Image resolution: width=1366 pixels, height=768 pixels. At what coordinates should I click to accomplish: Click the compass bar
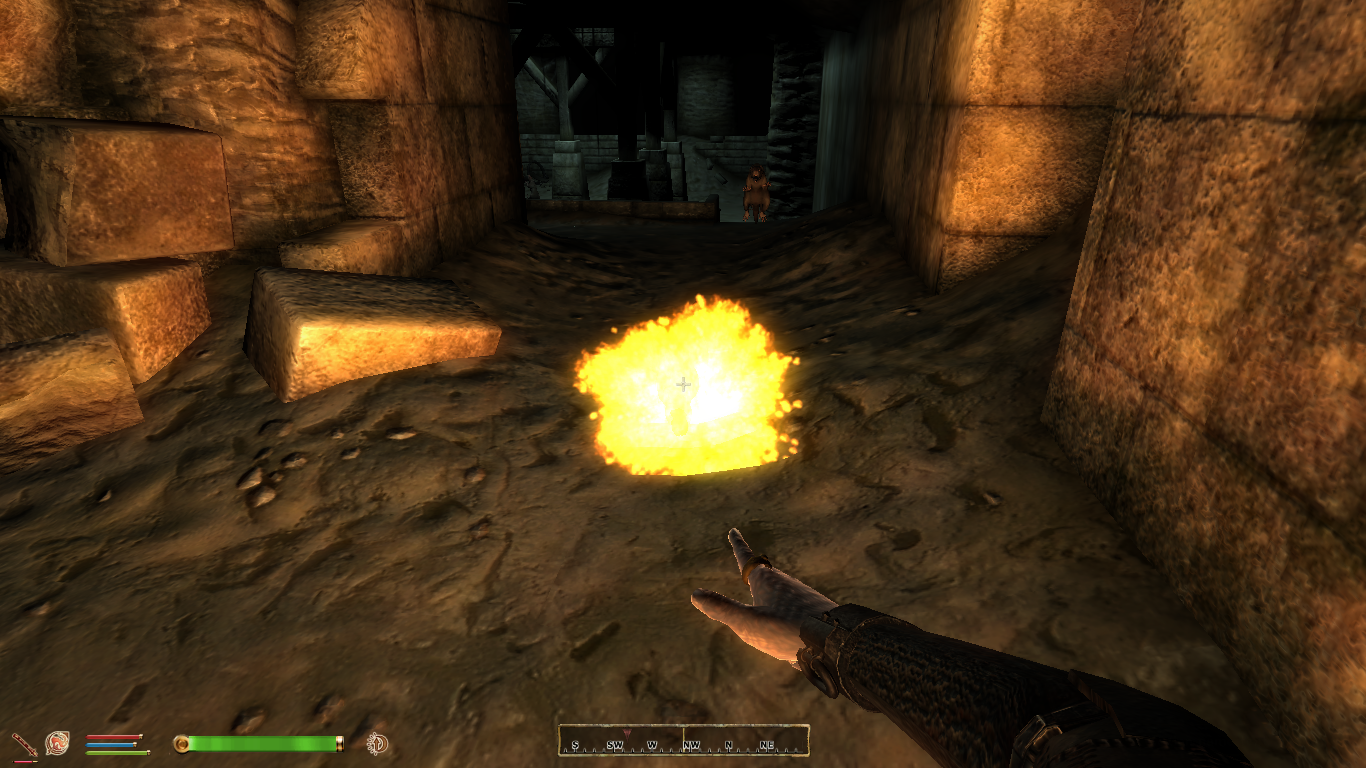tap(683, 740)
